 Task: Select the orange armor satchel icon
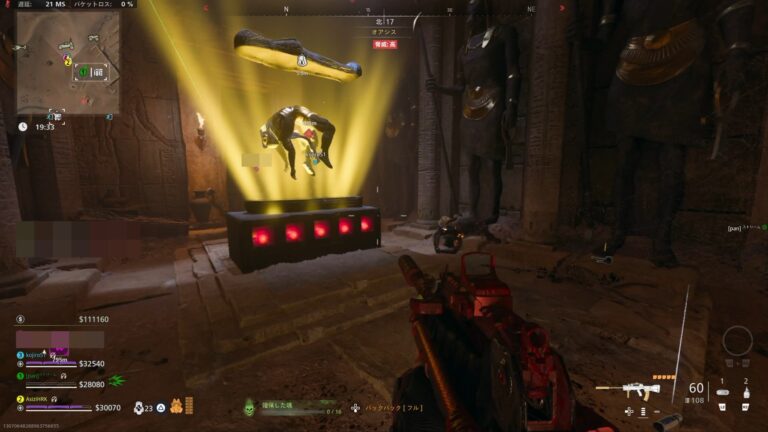(175, 407)
